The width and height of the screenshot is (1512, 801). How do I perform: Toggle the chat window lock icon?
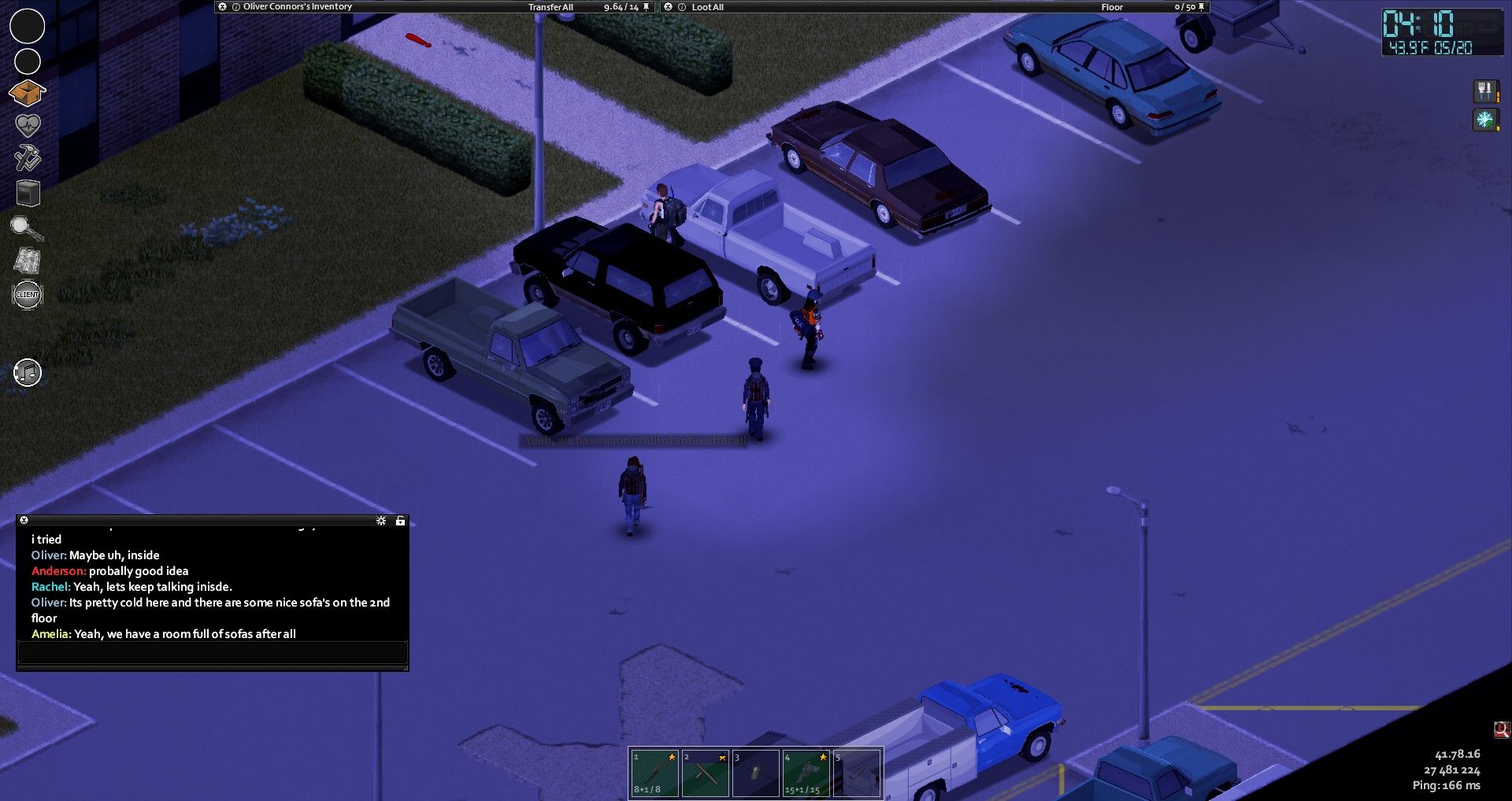point(400,521)
